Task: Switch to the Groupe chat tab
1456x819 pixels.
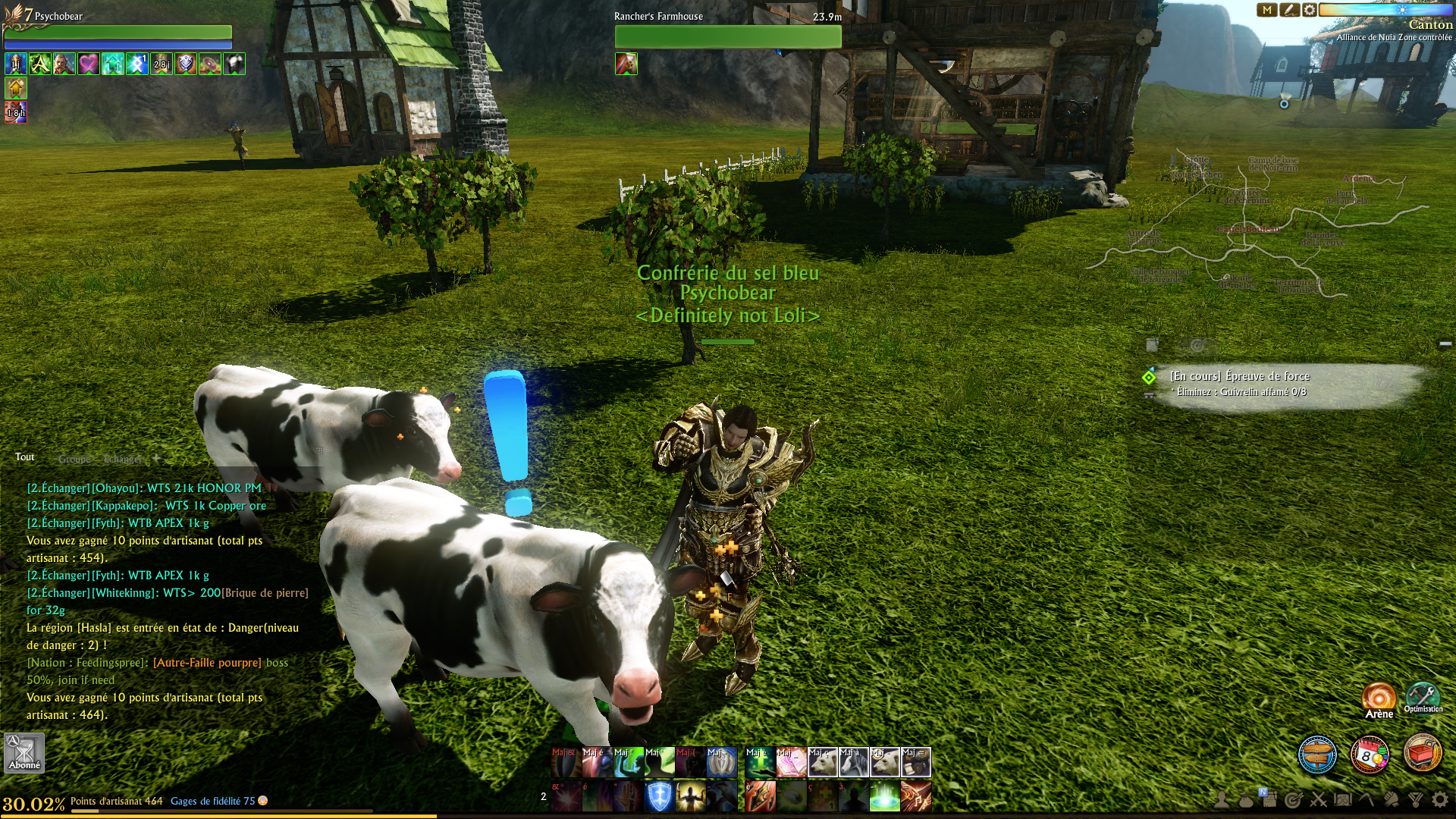Action: (x=74, y=459)
